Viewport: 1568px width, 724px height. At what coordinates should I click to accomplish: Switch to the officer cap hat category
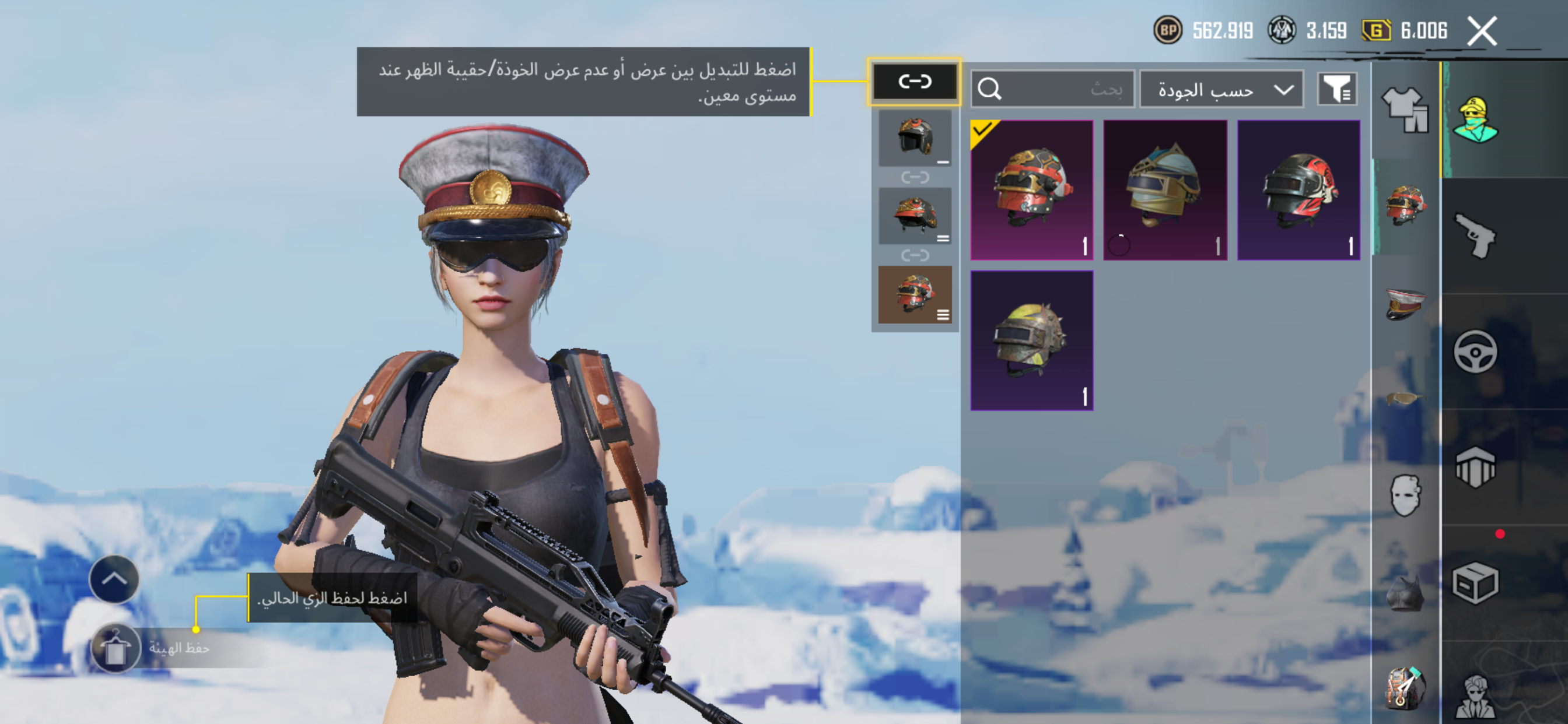coord(1405,304)
